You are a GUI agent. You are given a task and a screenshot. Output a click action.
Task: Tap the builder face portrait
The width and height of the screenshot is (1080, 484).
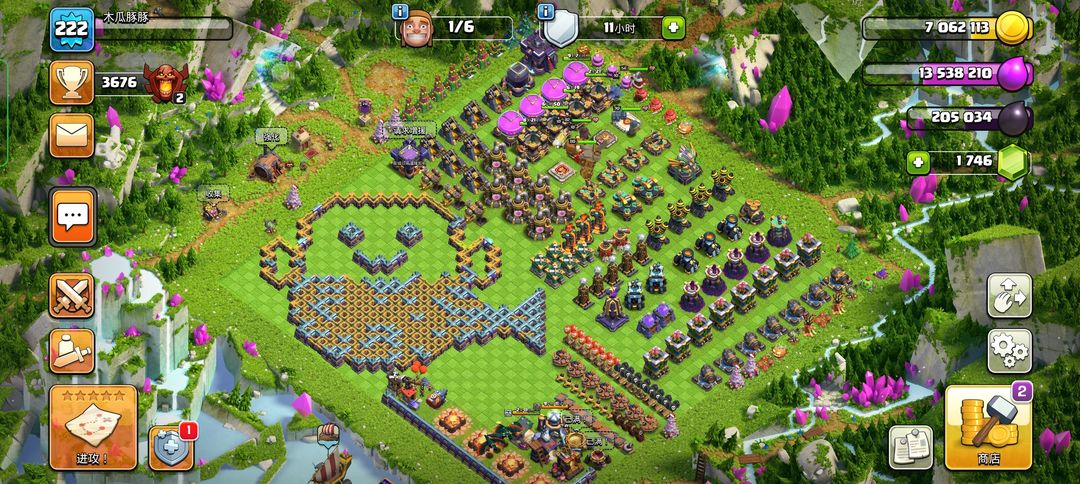click(x=416, y=29)
